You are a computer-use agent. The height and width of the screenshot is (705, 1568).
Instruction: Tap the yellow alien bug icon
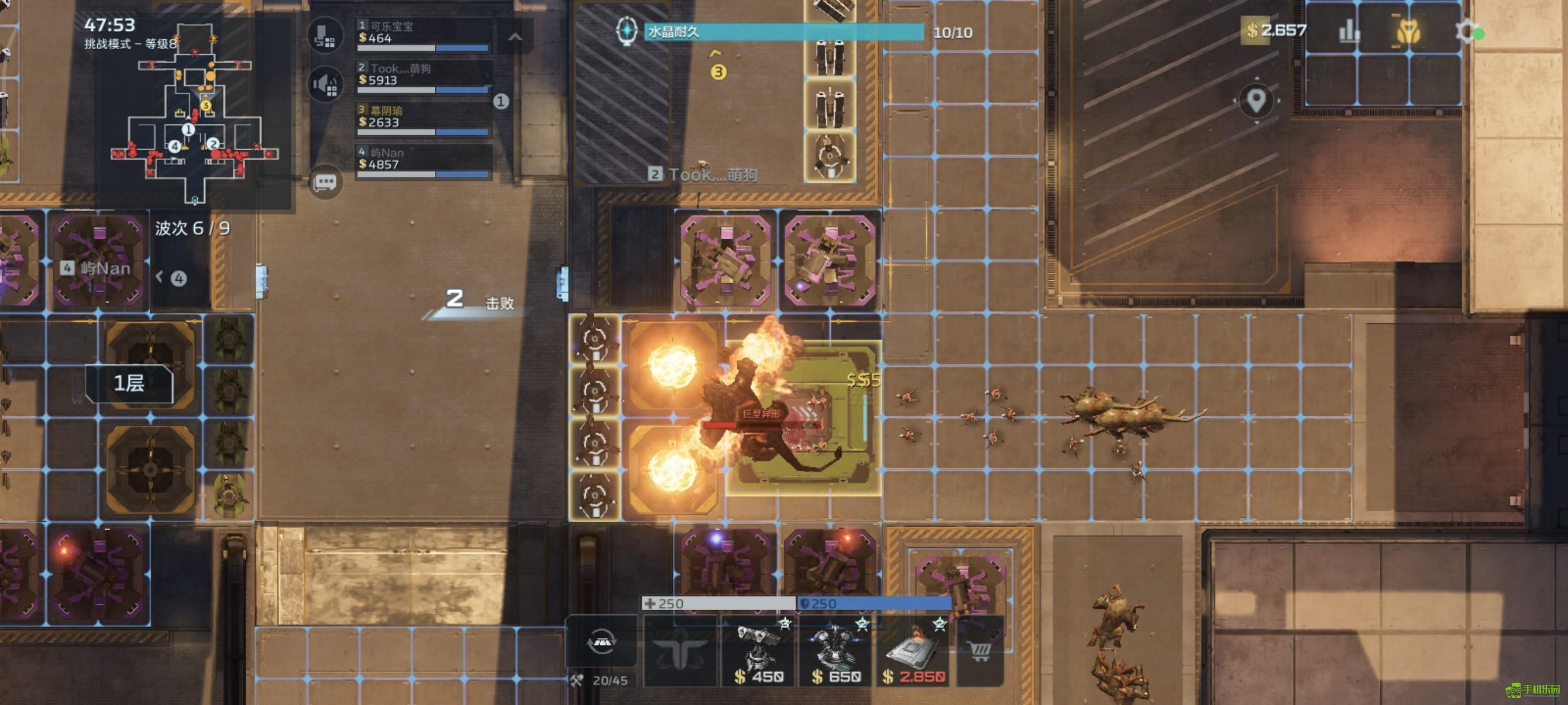tap(1407, 31)
